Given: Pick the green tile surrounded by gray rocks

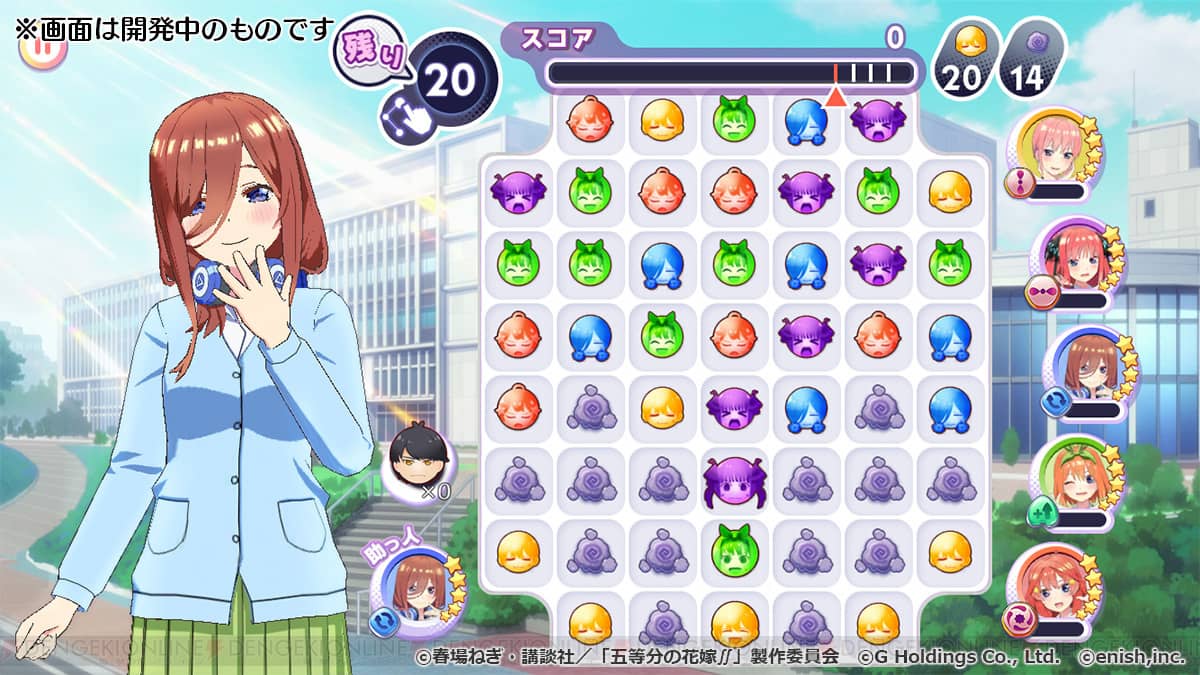Looking at the screenshot, I should pyautogui.click(x=732, y=553).
